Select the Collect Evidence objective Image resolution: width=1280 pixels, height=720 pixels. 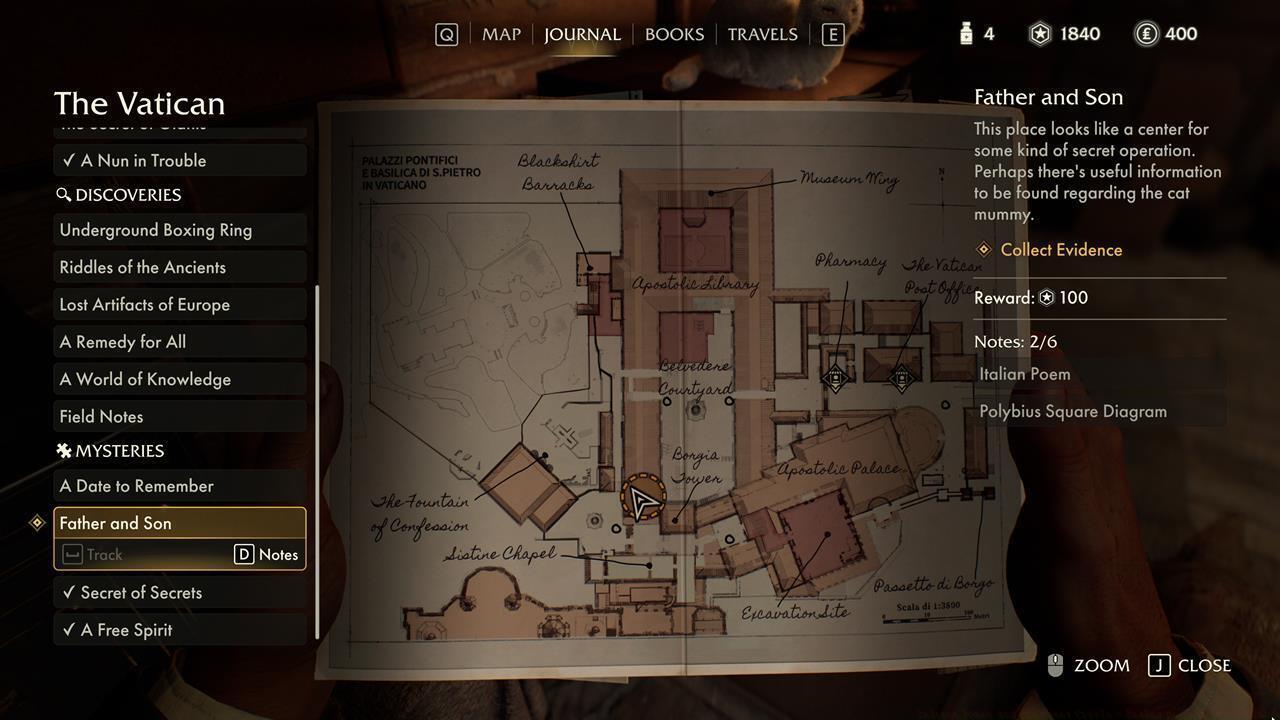(x=1060, y=249)
